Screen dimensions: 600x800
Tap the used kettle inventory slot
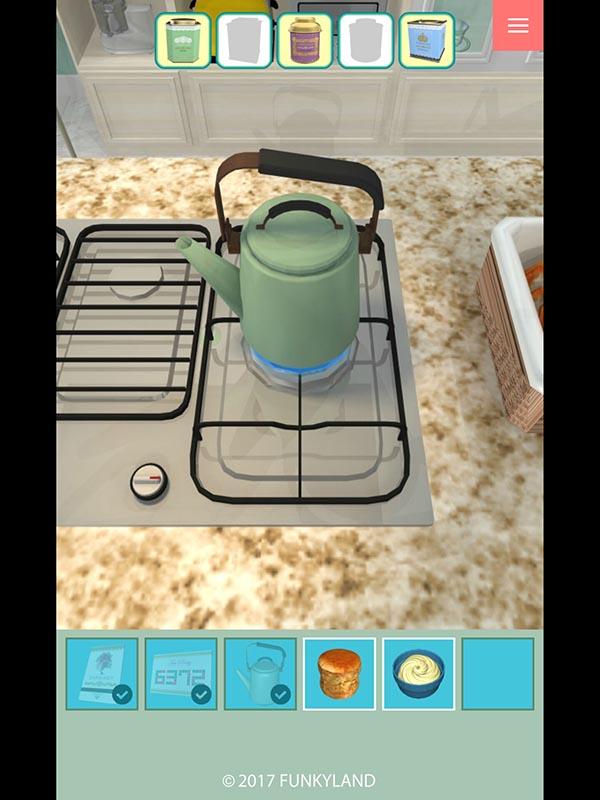pyautogui.click(x=260, y=674)
